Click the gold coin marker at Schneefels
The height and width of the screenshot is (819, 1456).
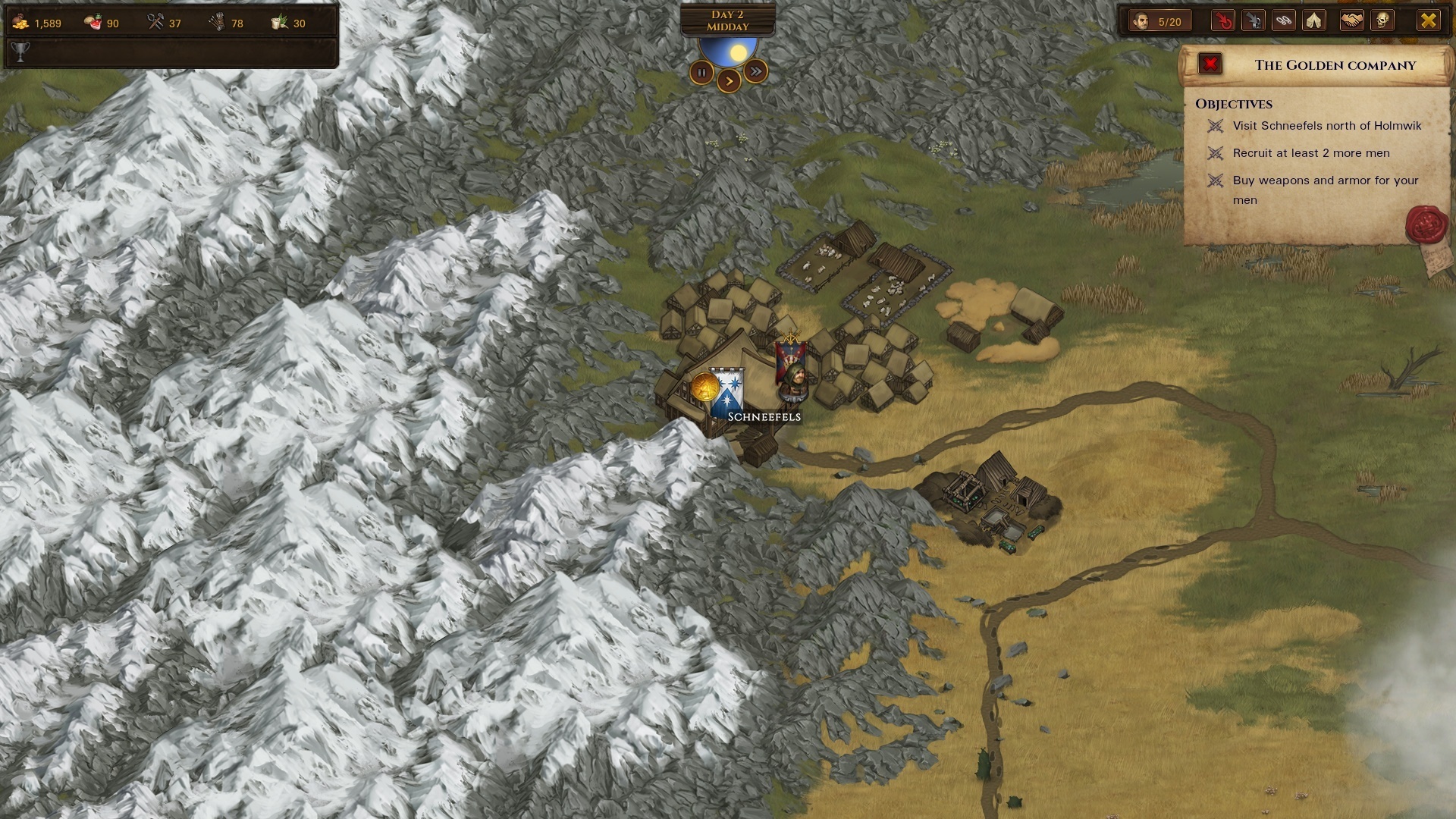tap(704, 388)
